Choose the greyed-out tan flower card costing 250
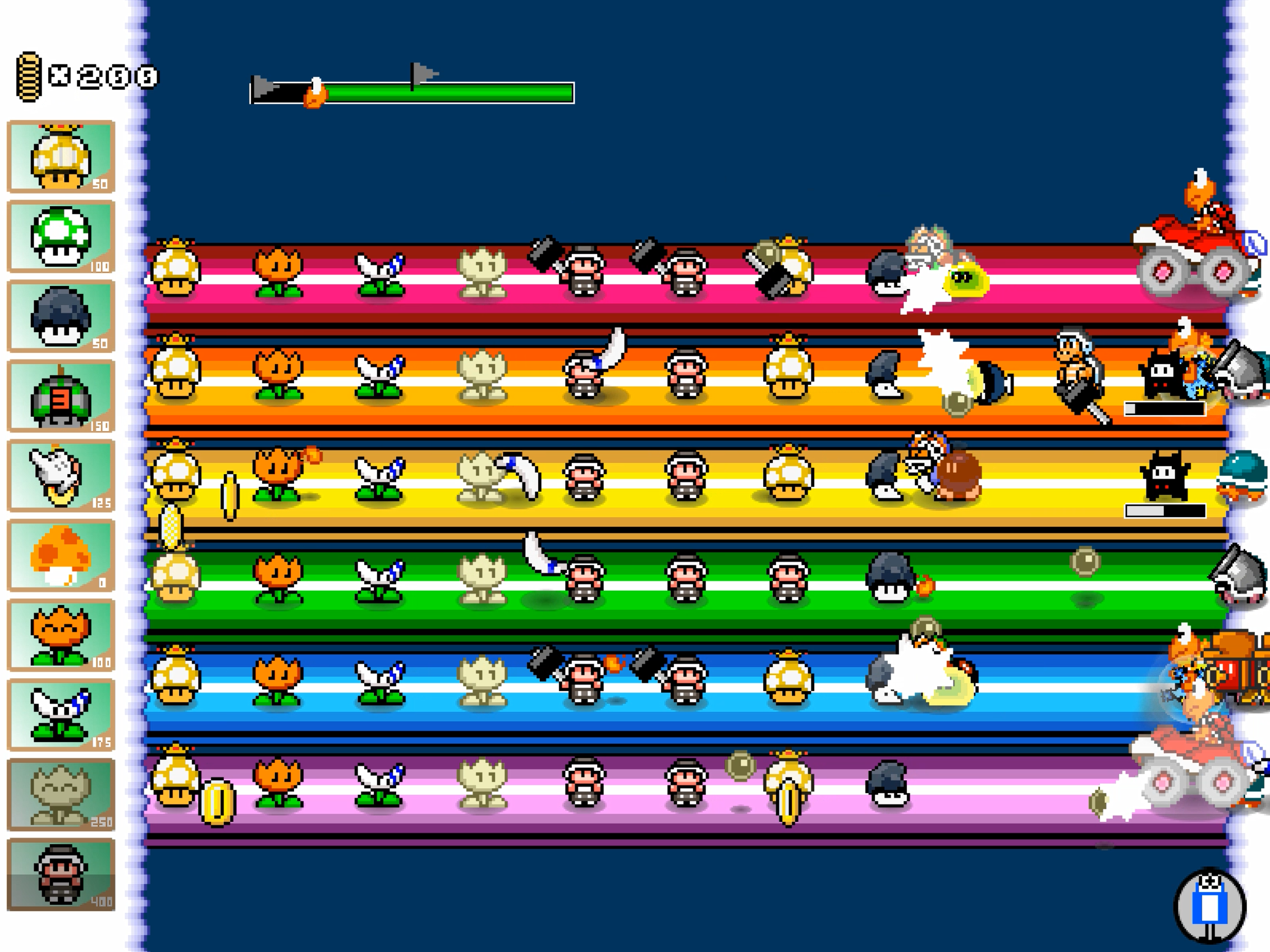Viewport: 1270px width, 952px height. click(61, 795)
